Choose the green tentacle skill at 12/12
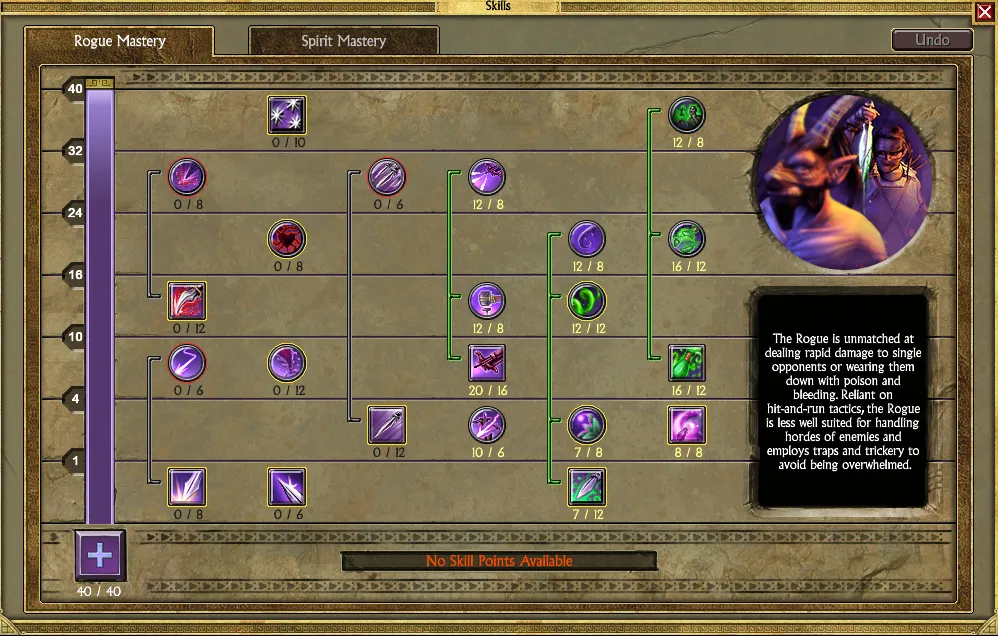 (x=587, y=301)
